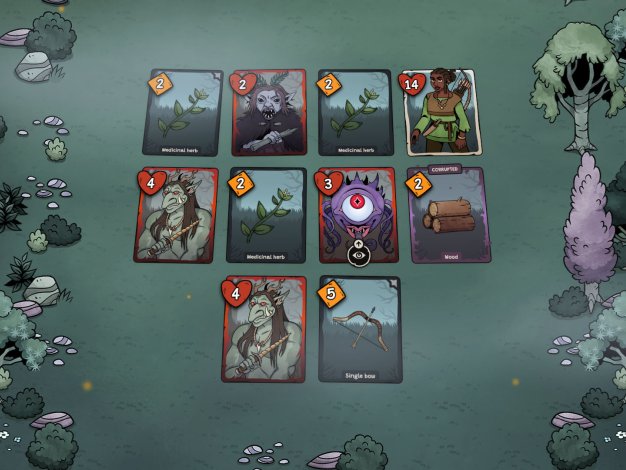Select the Single bow card

click(360, 330)
